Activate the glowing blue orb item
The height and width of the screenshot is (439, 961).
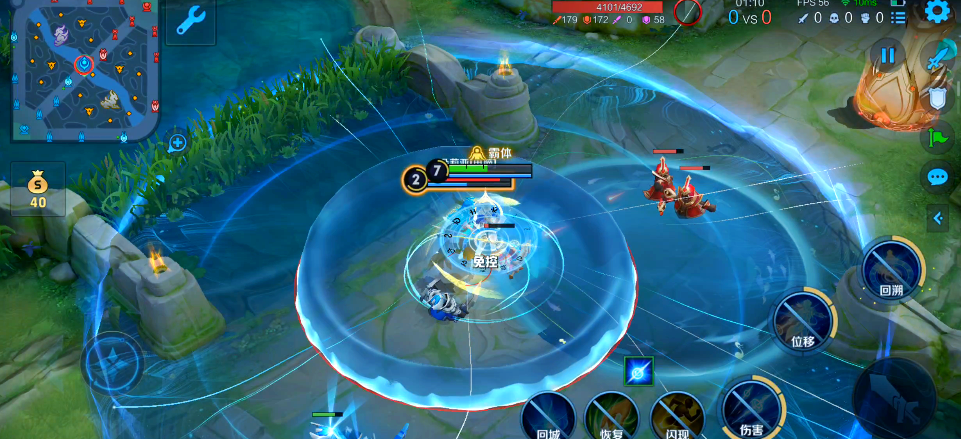(x=638, y=371)
